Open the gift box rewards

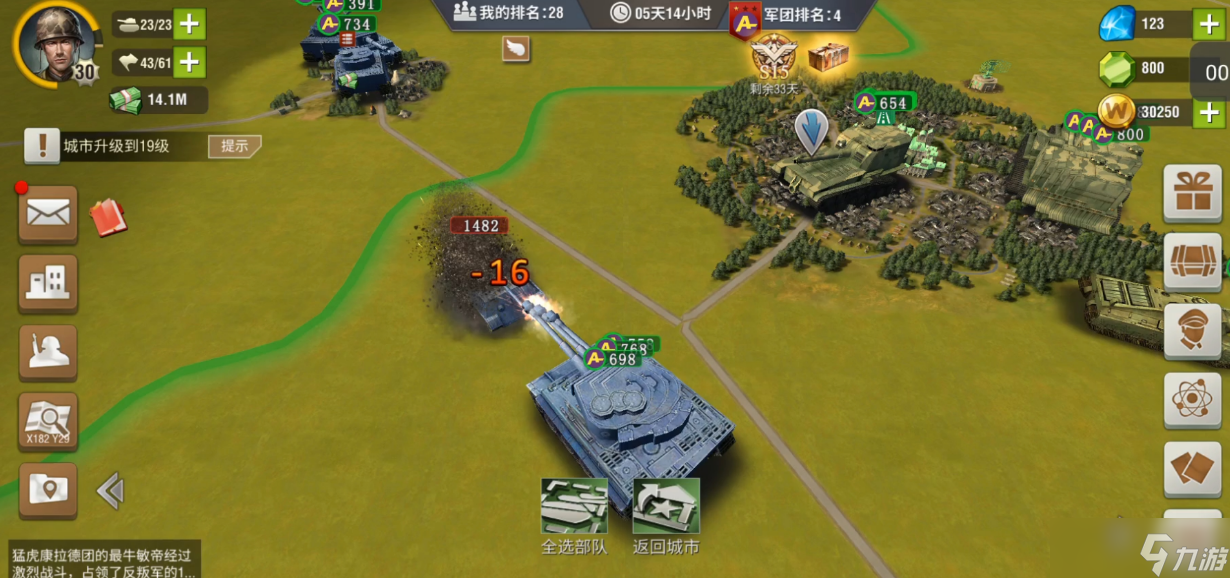pyautogui.click(x=1193, y=192)
